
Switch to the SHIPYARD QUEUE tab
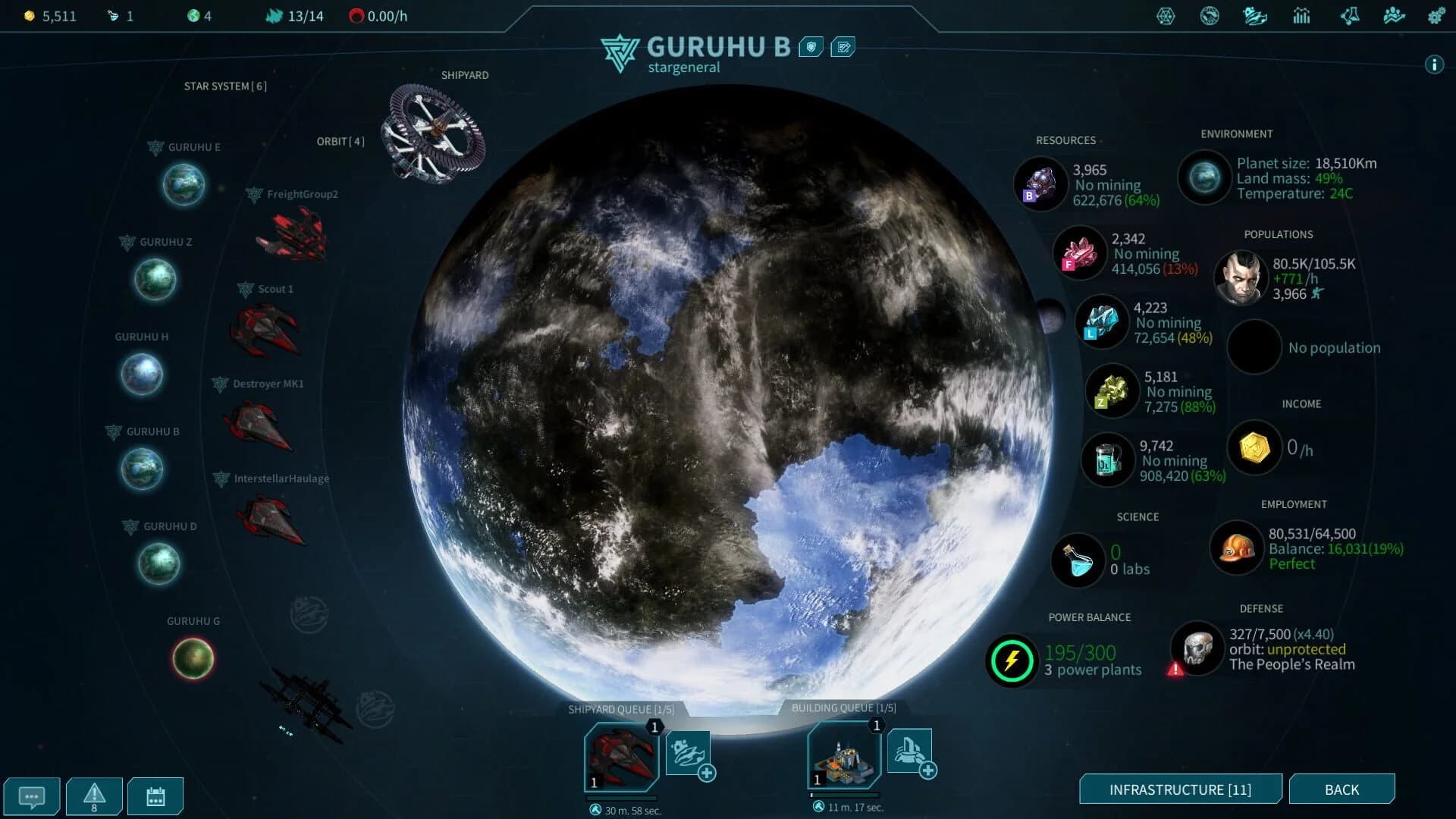click(620, 708)
